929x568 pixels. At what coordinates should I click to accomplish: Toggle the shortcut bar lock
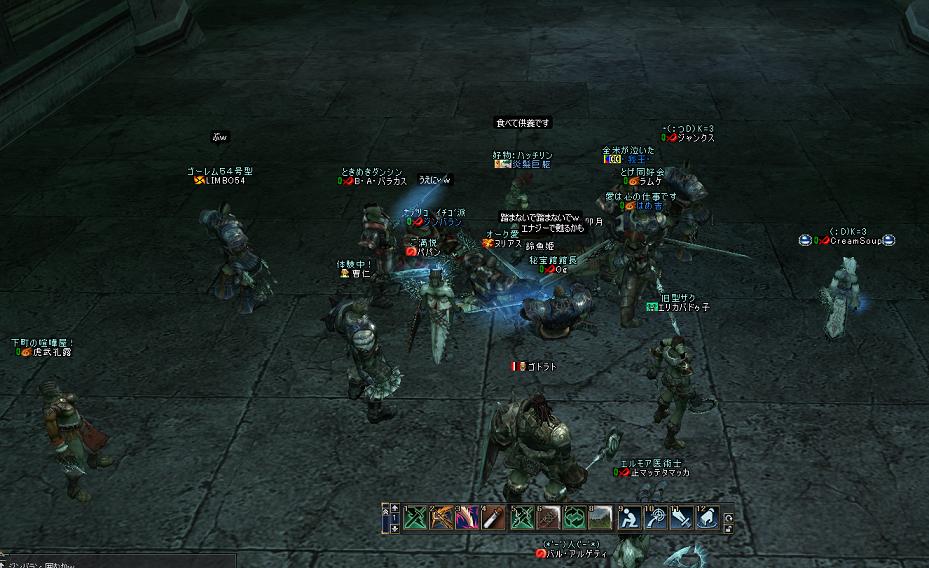pyautogui.click(x=727, y=526)
